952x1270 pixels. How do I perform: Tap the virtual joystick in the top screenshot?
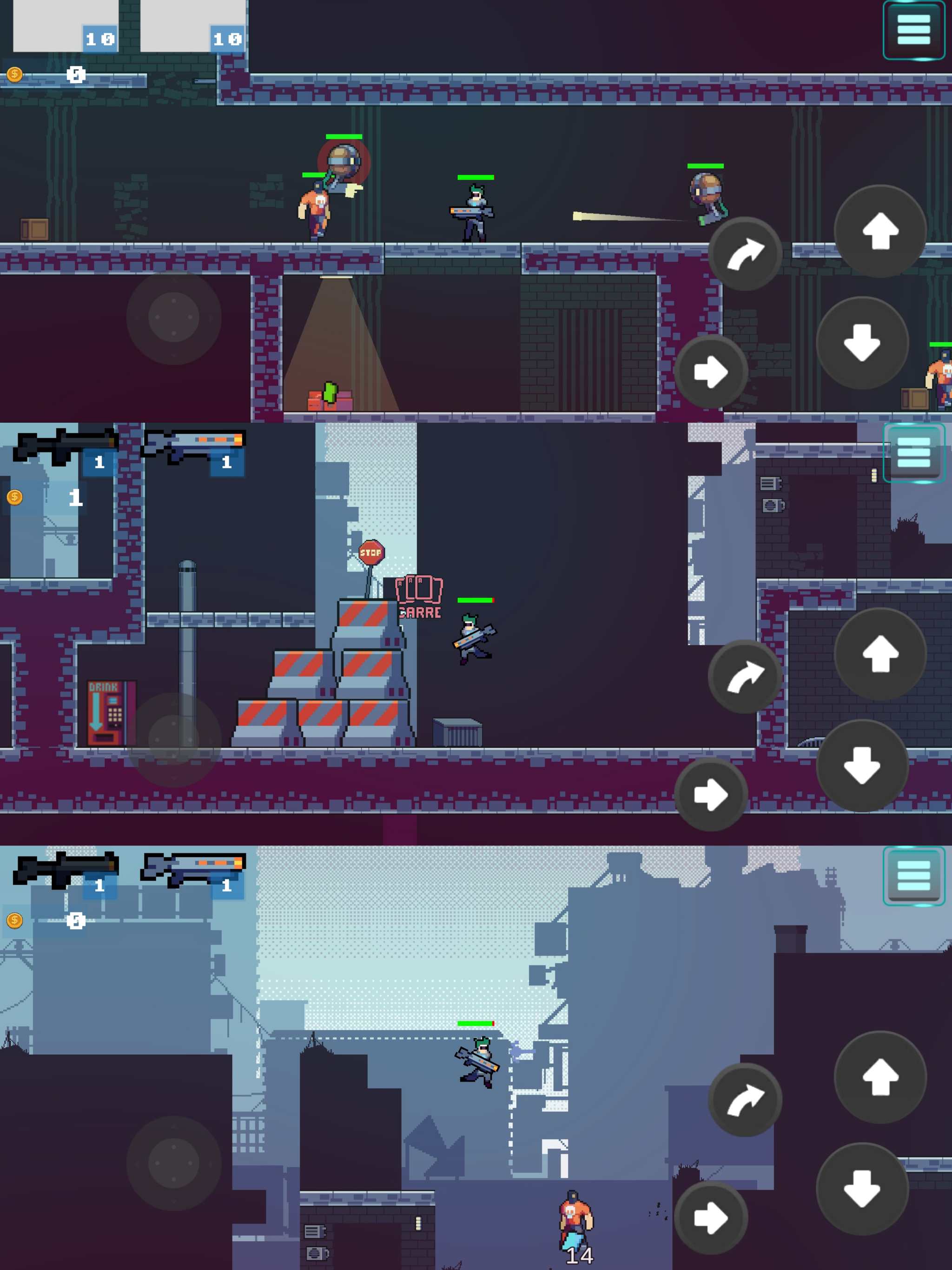174,317
